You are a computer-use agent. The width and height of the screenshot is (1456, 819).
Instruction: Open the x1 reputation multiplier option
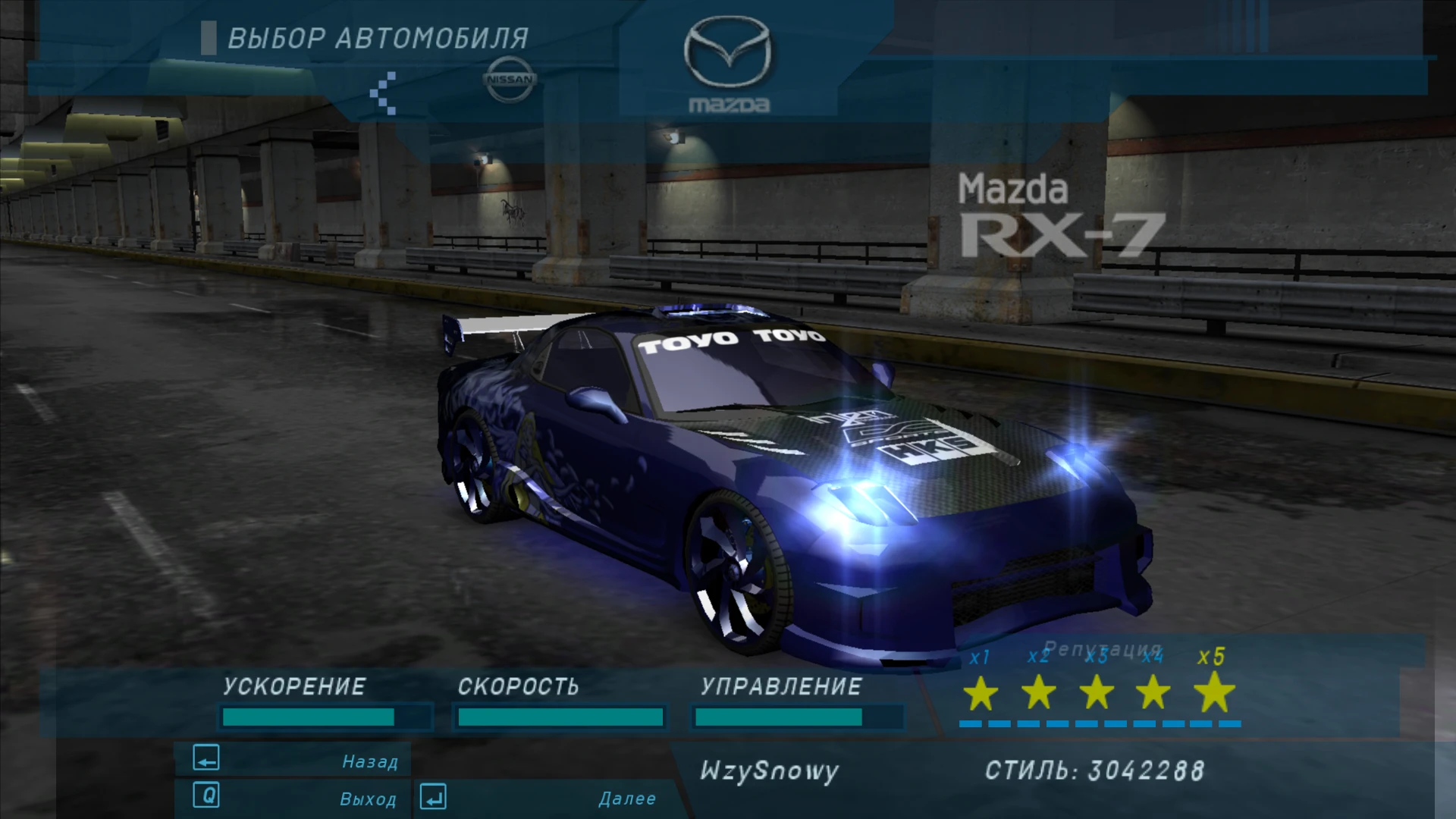tap(978, 658)
